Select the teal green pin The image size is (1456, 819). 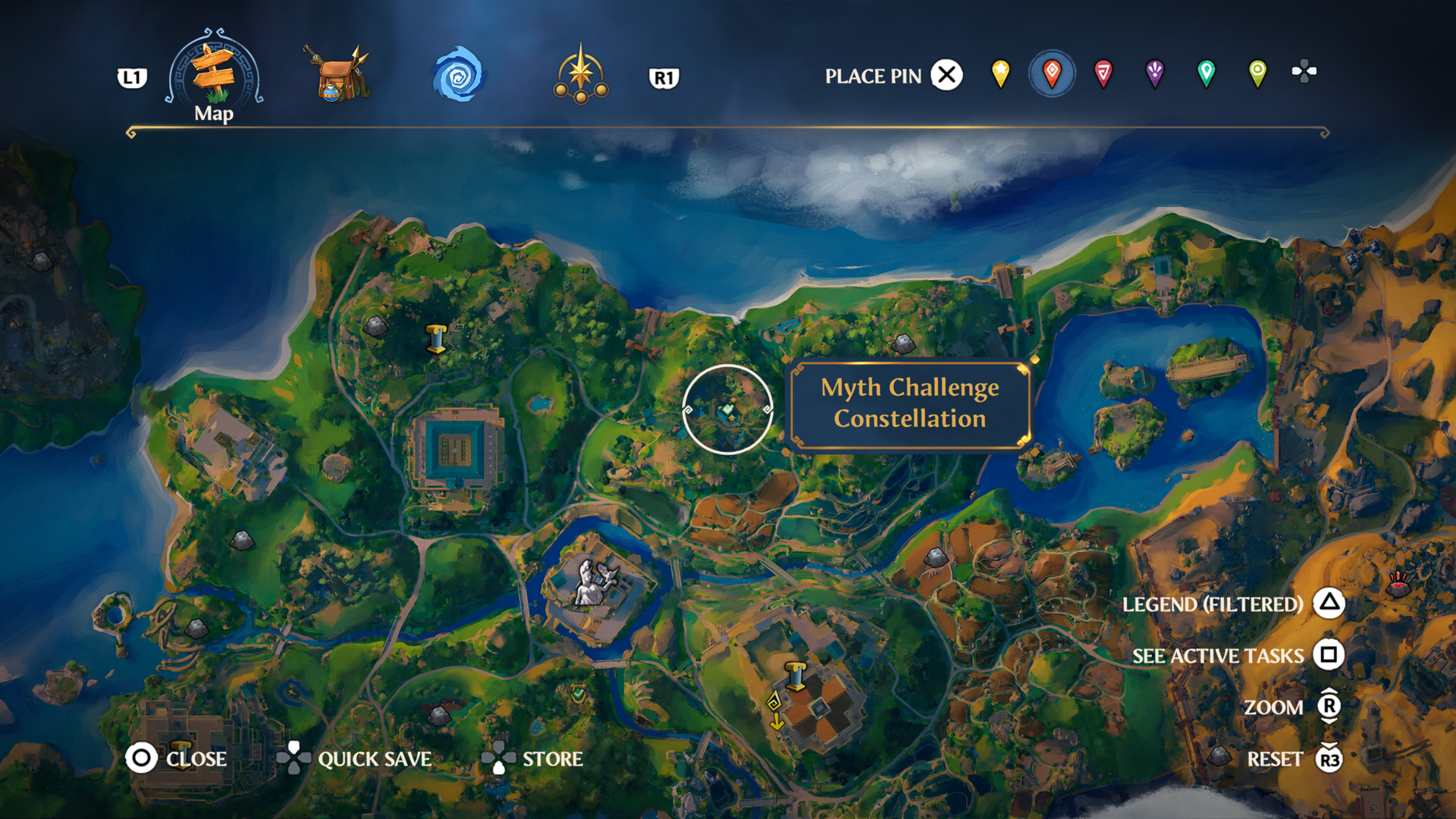click(1206, 74)
